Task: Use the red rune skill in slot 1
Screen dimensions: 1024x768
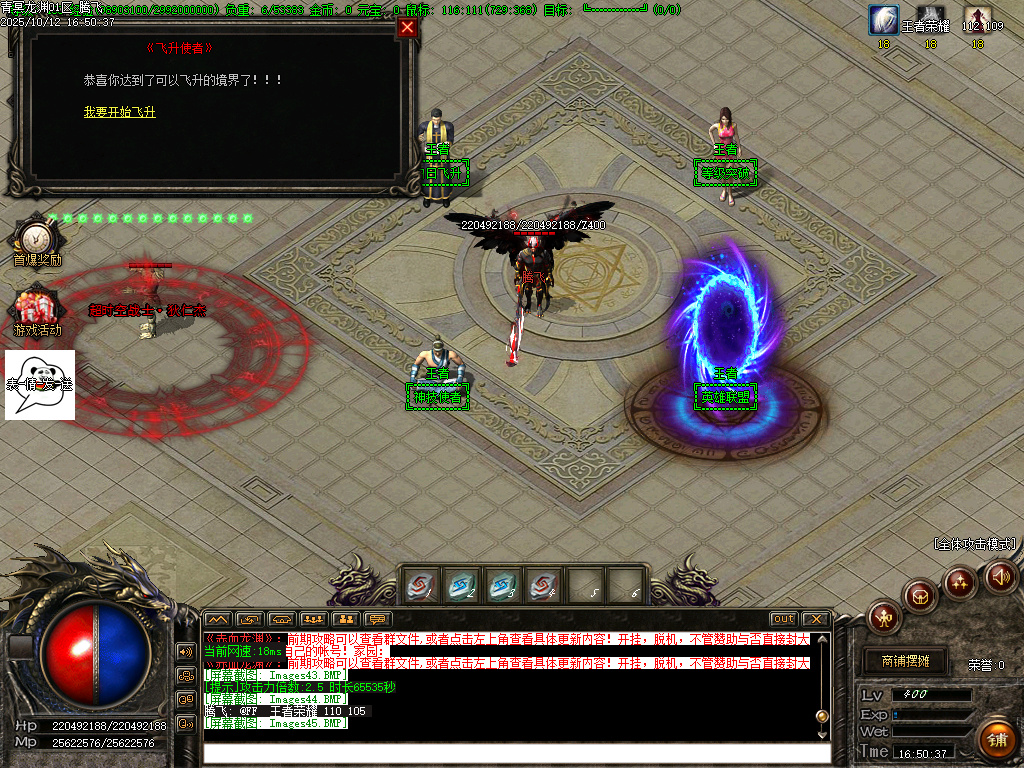Action: point(421,585)
